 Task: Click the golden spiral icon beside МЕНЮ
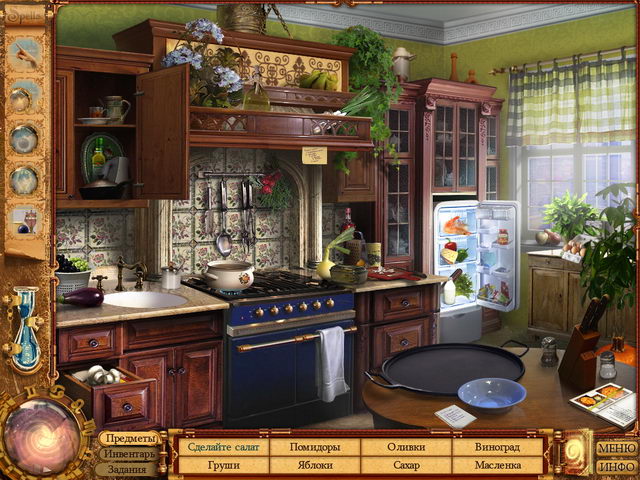(572, 451)
